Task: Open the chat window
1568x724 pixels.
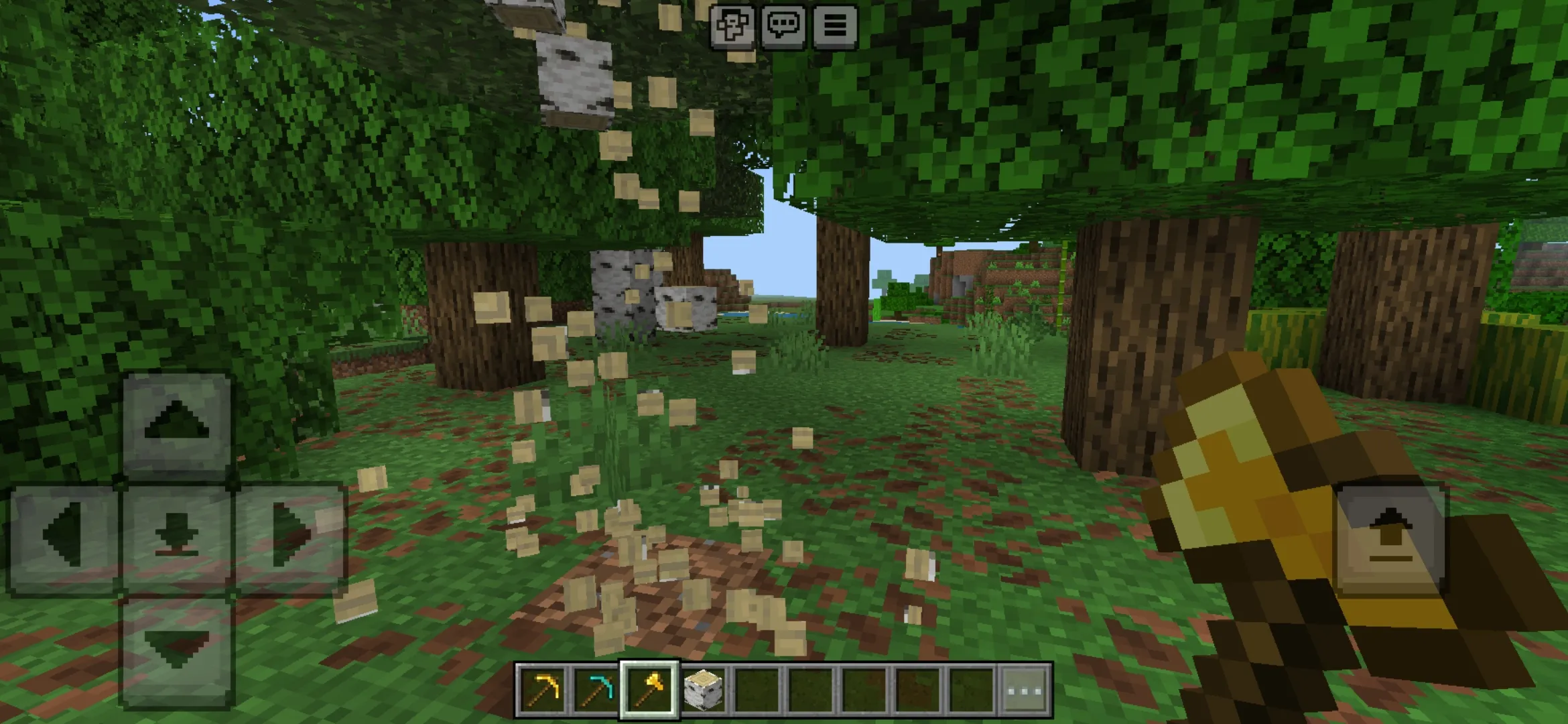Action: tap(783, 25)
